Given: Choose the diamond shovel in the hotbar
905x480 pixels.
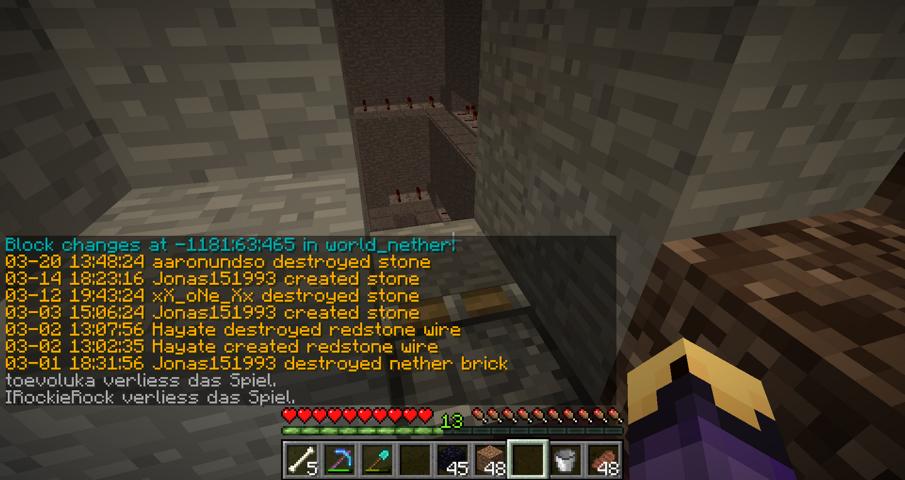Looking at the screenshot, I should coord(377,460).
